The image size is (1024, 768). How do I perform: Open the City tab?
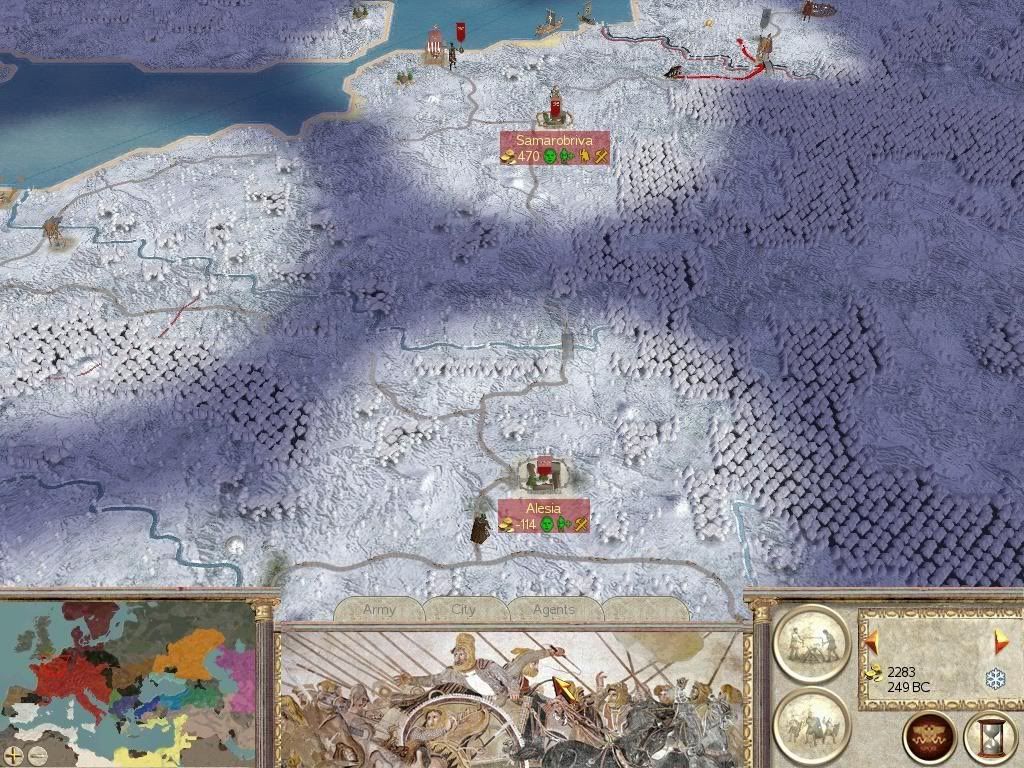pyautogui.click(x=464, y=609)
